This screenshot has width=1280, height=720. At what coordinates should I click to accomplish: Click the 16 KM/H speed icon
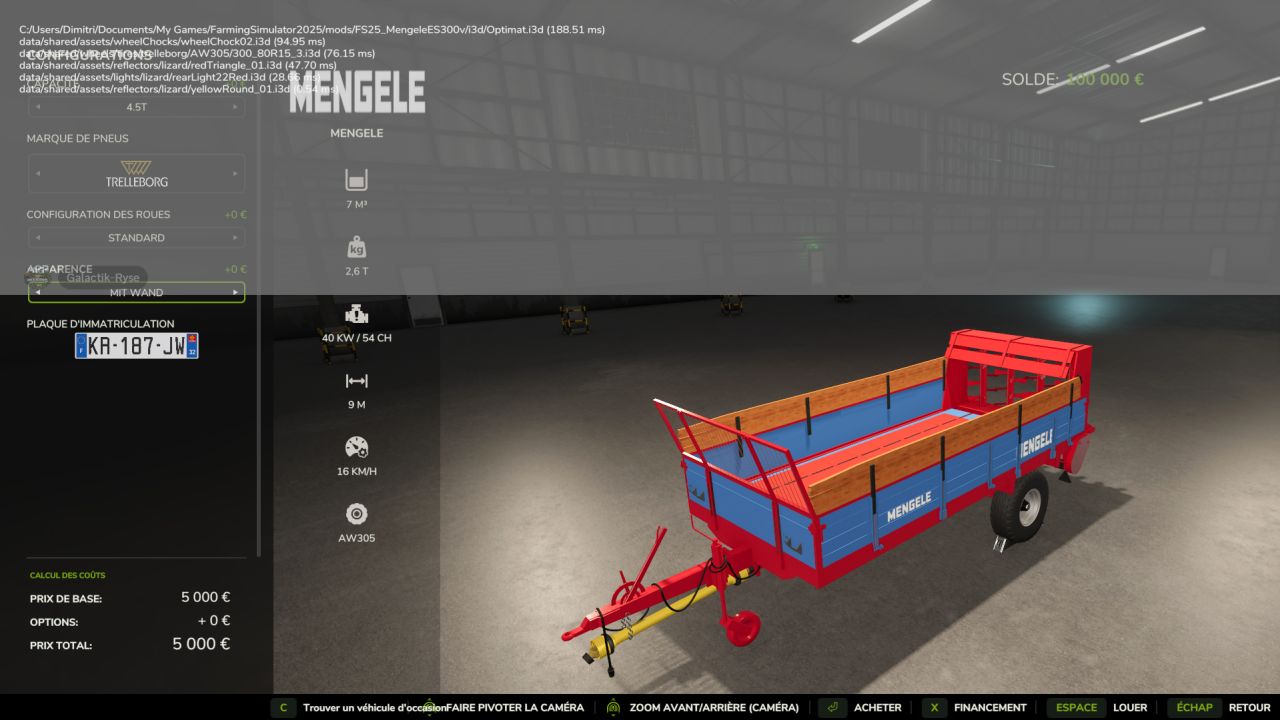click(x=357, y=446)
